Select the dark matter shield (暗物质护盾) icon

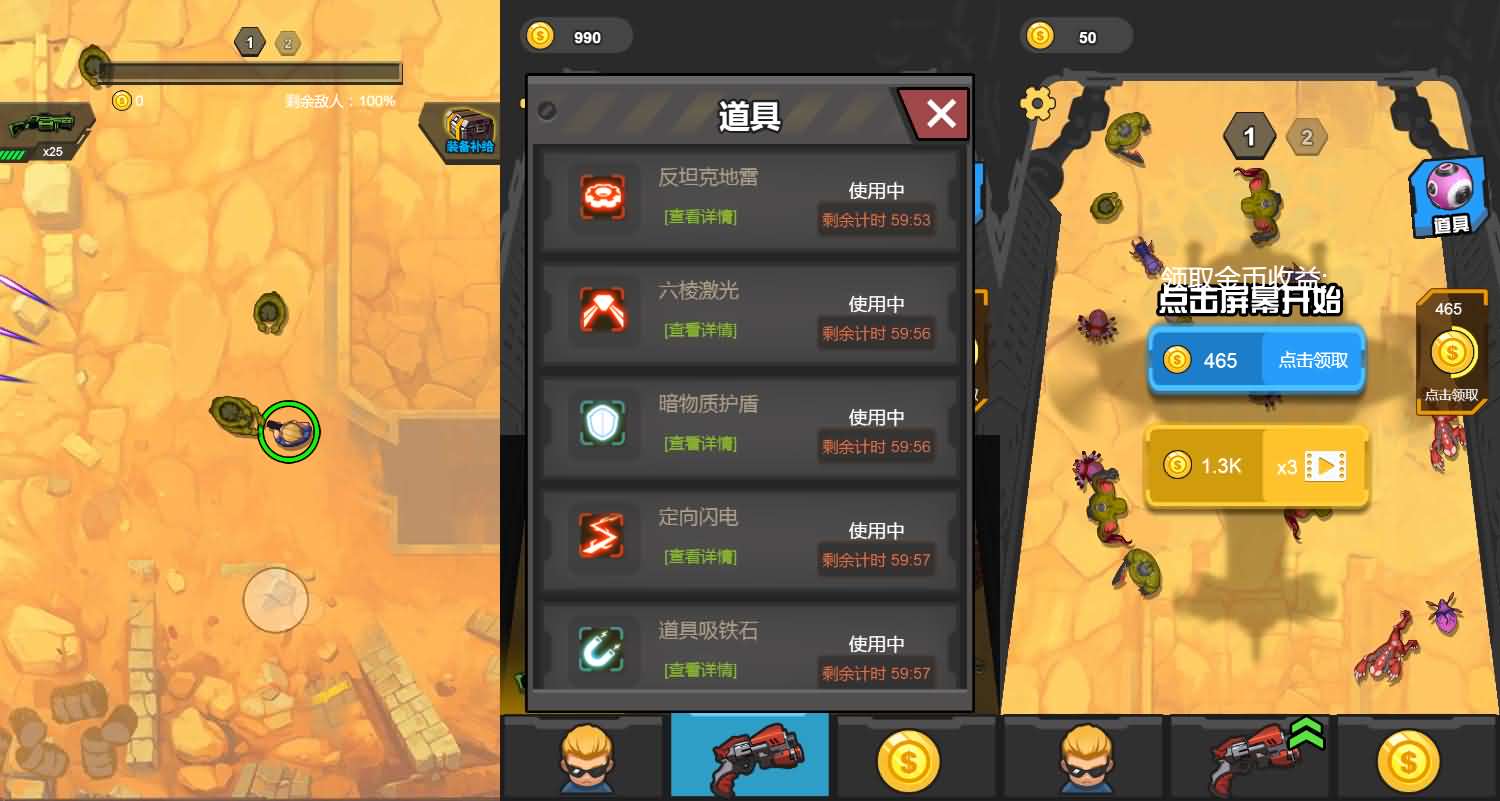point(601,423)
